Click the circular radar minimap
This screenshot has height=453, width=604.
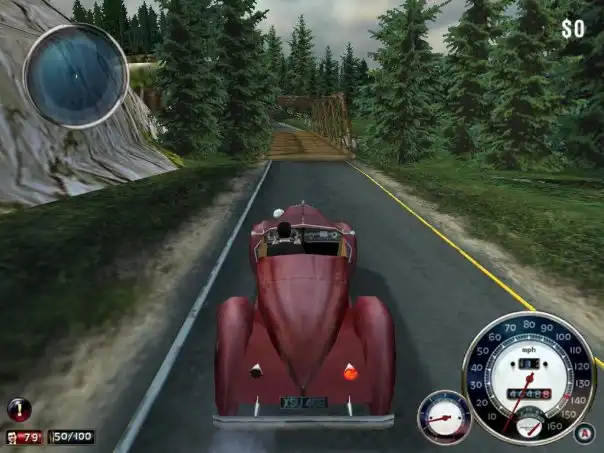[x=75, y=75]
